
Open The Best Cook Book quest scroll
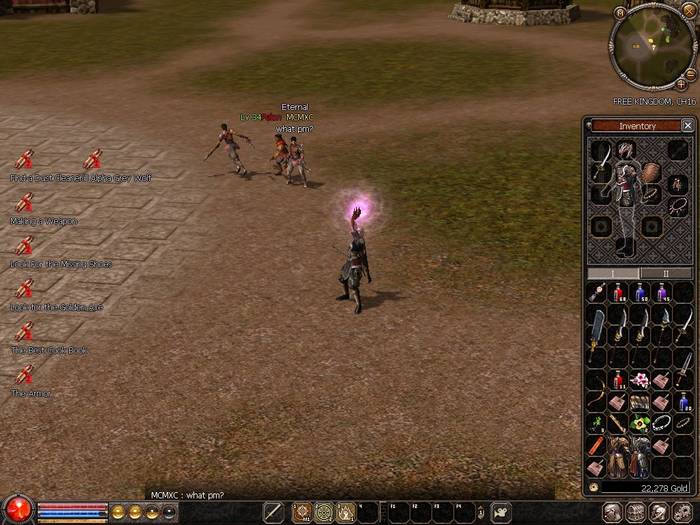coord(25,332)
